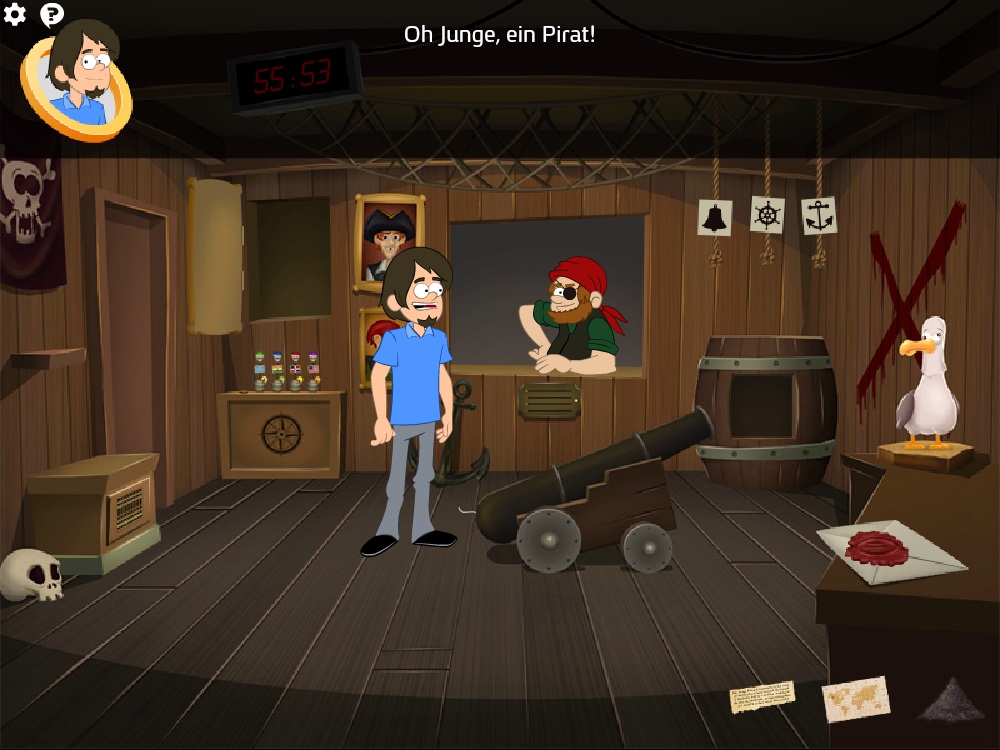Select the dark powder pile inventory item
Viewport: 1000px width, 750px height.
pos(951,699)
